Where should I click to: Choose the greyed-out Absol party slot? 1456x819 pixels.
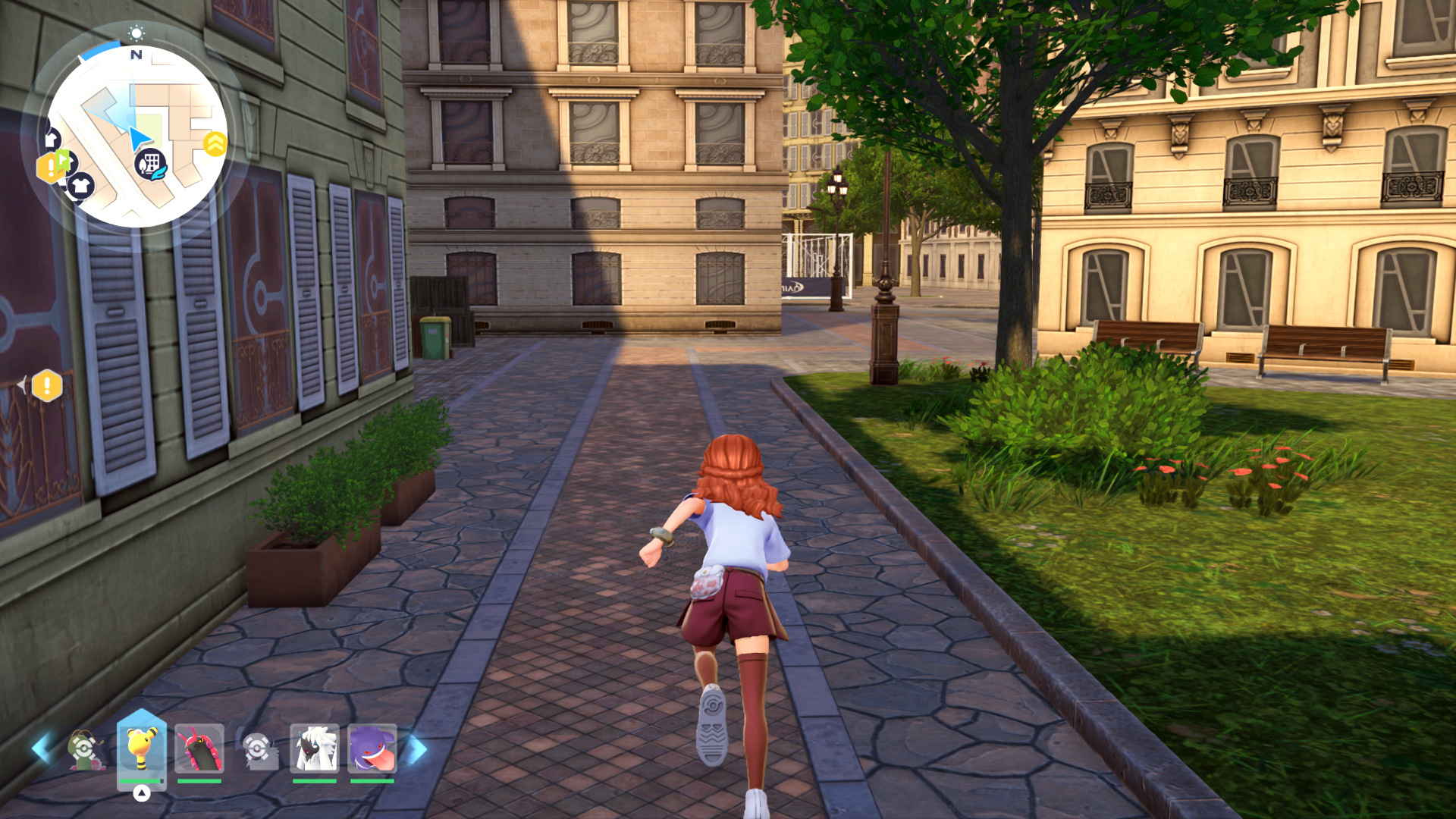259,749
